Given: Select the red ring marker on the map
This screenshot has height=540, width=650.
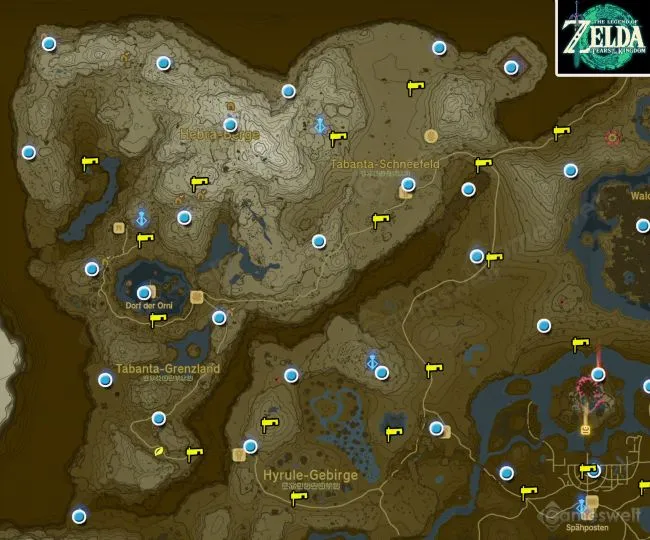Looking at the screenshot, I should click(x=613, y=137).
